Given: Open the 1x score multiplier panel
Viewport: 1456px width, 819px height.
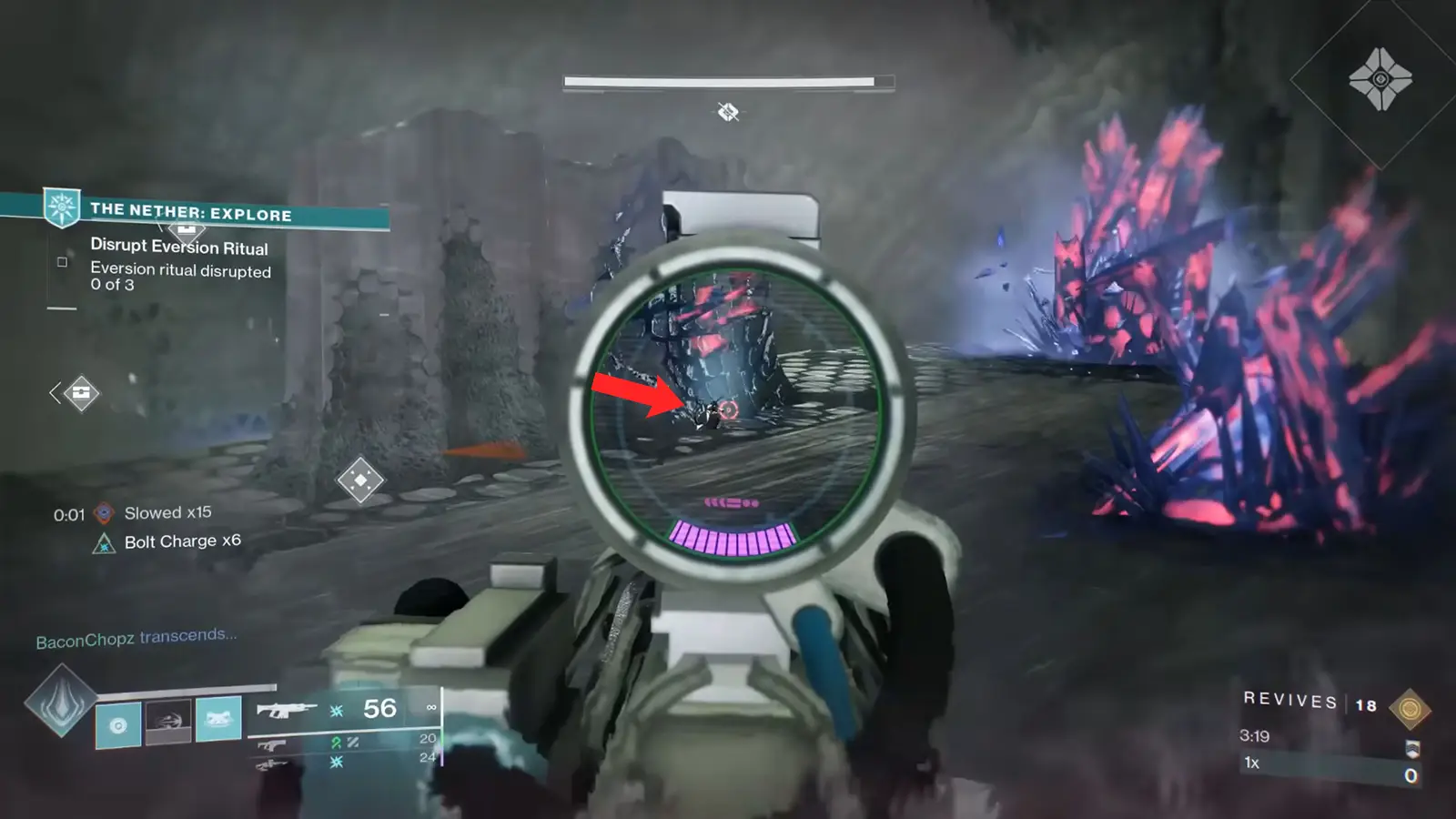Looking at the screenshot, I should [x=1250, y=762].
